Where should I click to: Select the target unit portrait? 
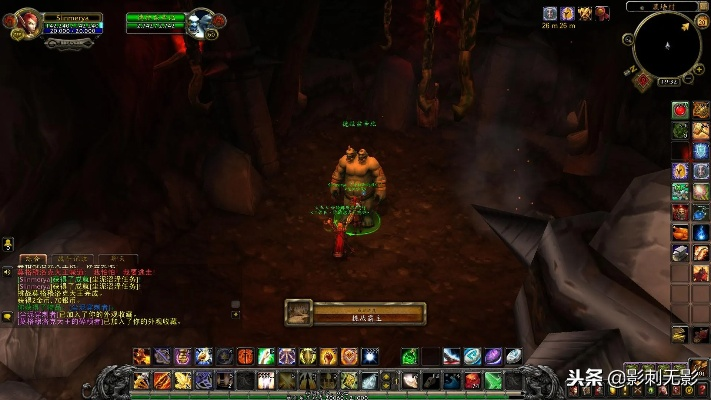coord(204,21)
